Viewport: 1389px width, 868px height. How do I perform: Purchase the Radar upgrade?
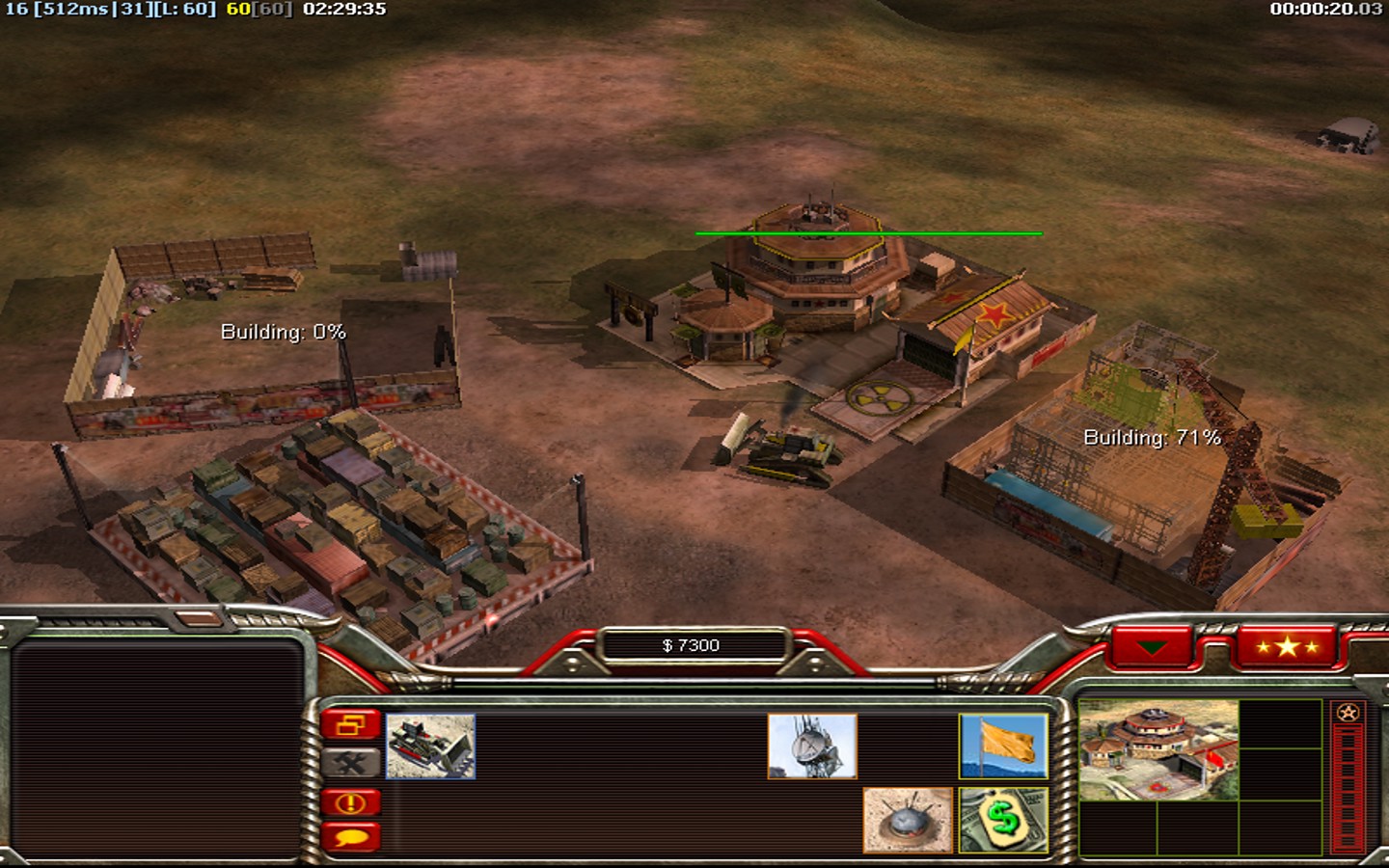812,746
